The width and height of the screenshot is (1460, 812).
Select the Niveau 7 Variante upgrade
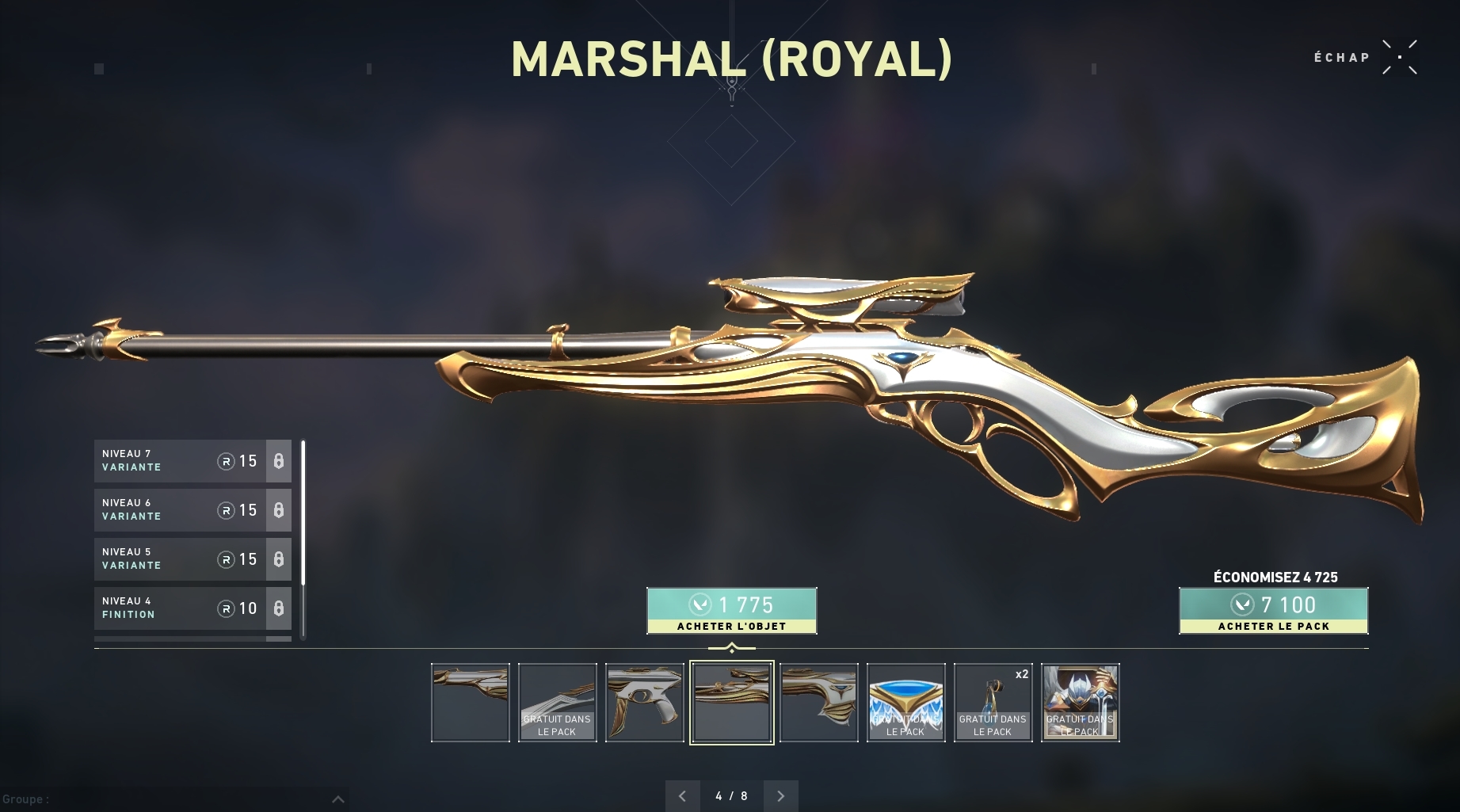pyautogui.click(x=192, y=461)
